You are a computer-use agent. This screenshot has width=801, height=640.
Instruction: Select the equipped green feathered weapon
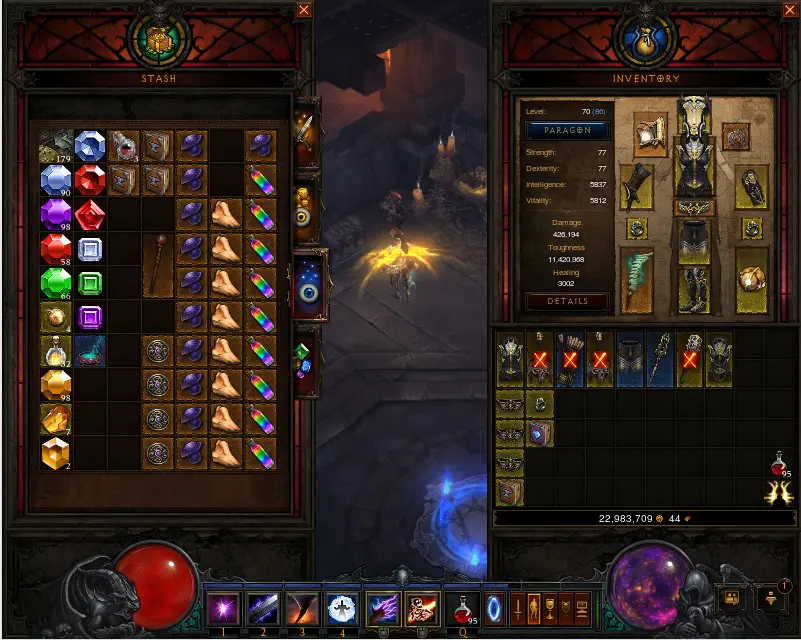pyautogui.click(x=637, y=280)
